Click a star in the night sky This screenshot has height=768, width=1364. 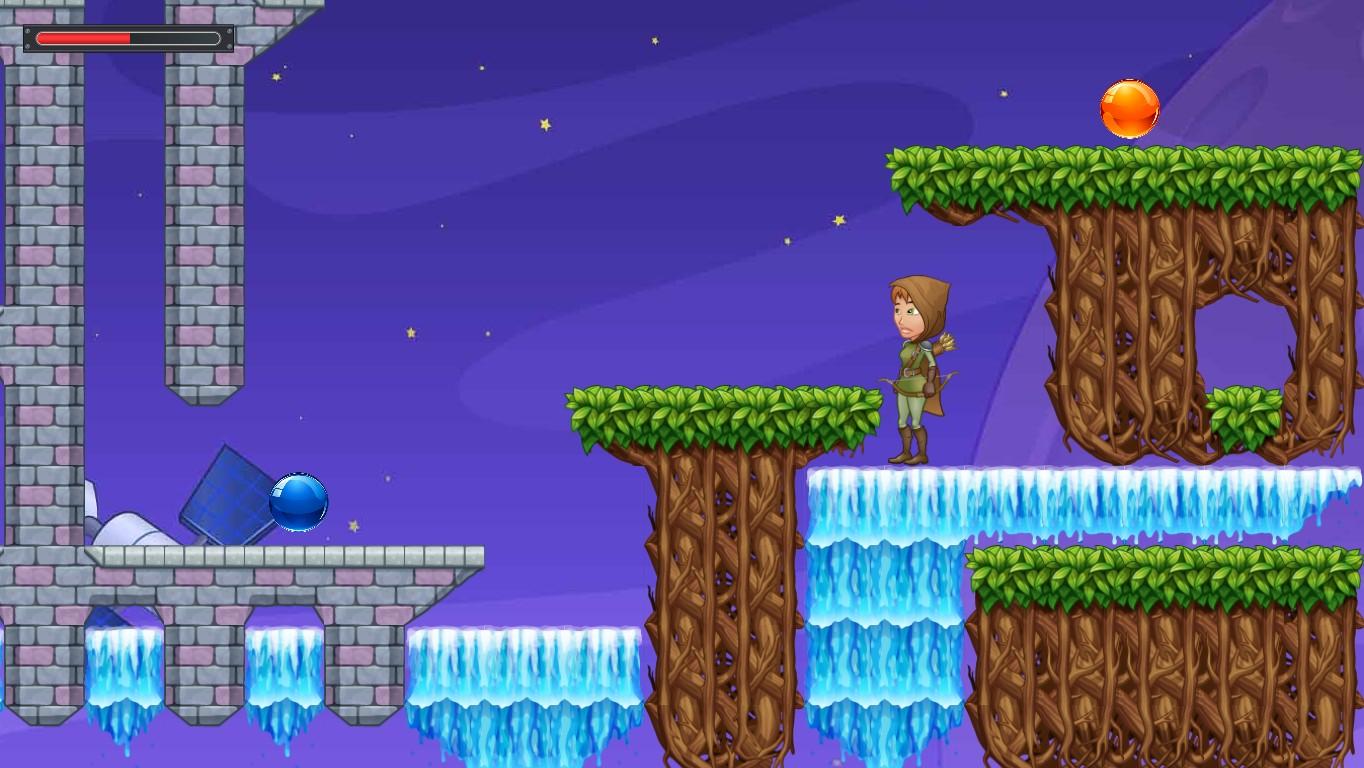(x=543, y=122)
